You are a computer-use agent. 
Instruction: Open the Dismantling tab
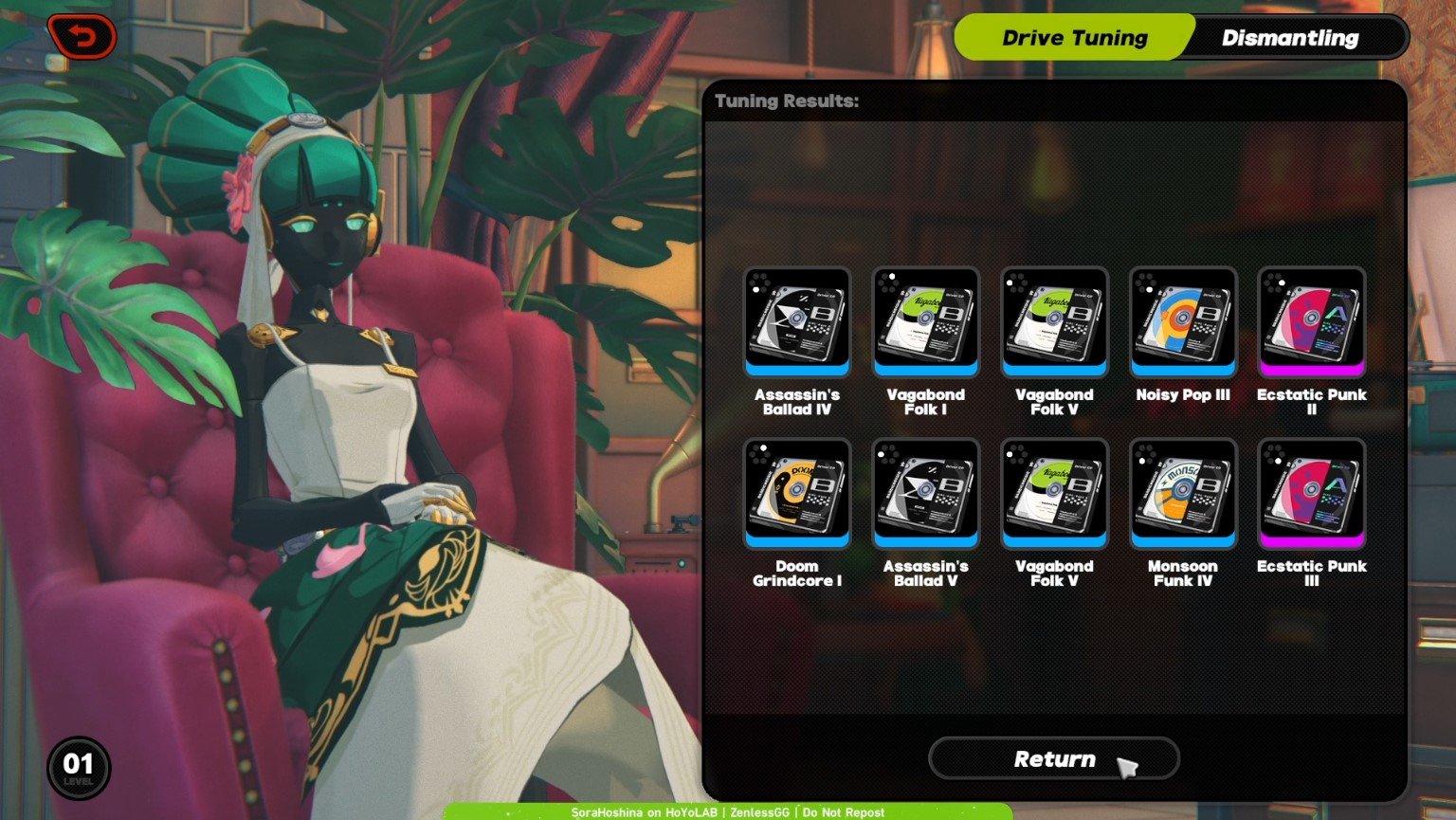point(1289,38)
